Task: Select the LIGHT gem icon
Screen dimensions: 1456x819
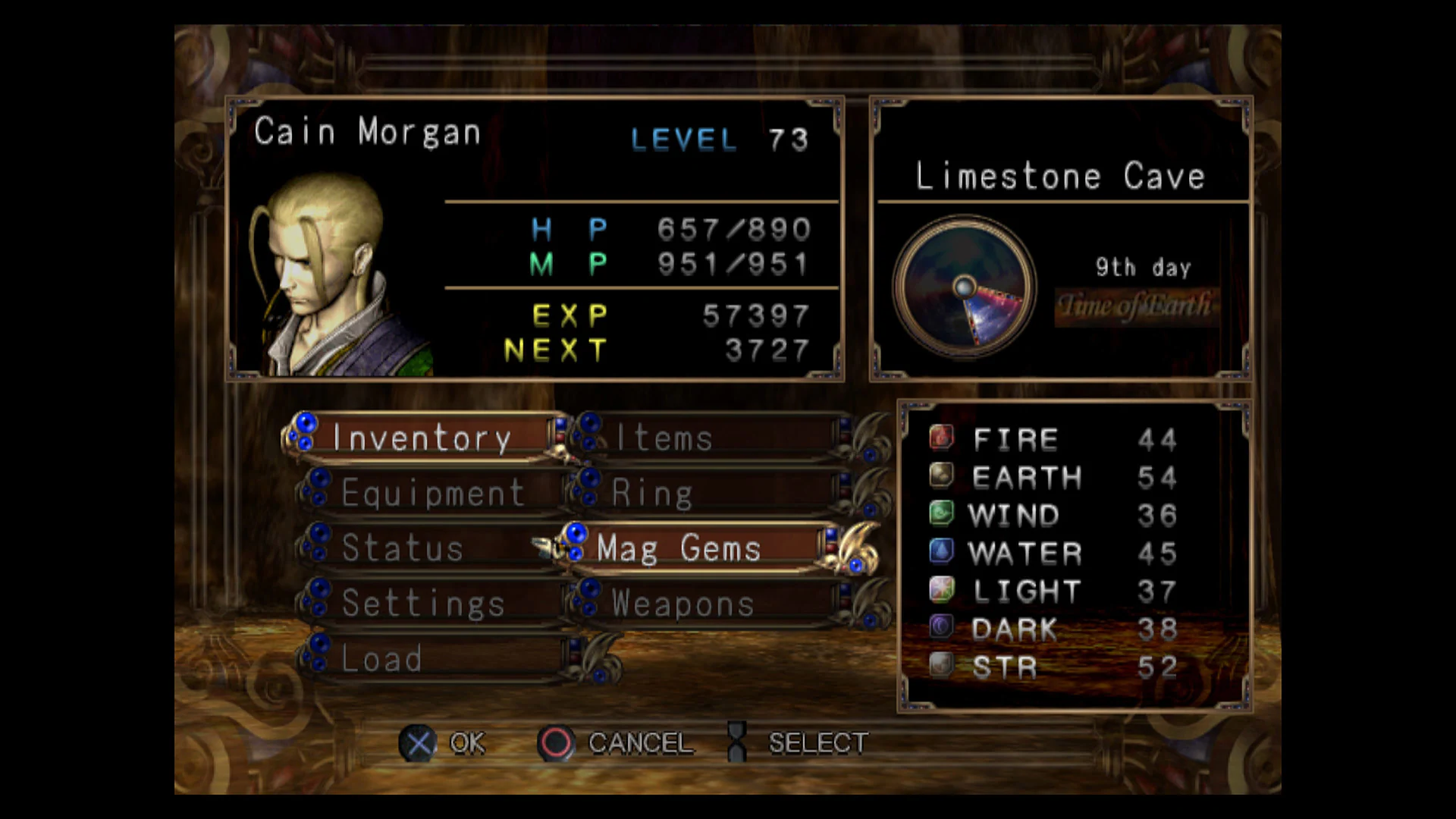Action: point(940,589)
